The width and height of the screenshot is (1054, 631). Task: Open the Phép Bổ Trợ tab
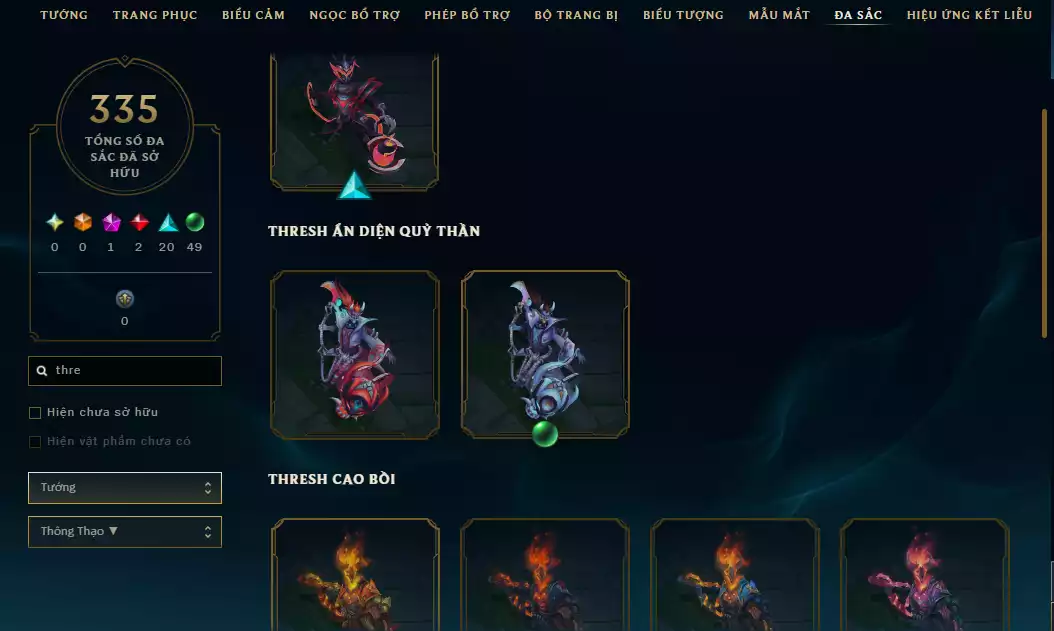pos(467,15)
